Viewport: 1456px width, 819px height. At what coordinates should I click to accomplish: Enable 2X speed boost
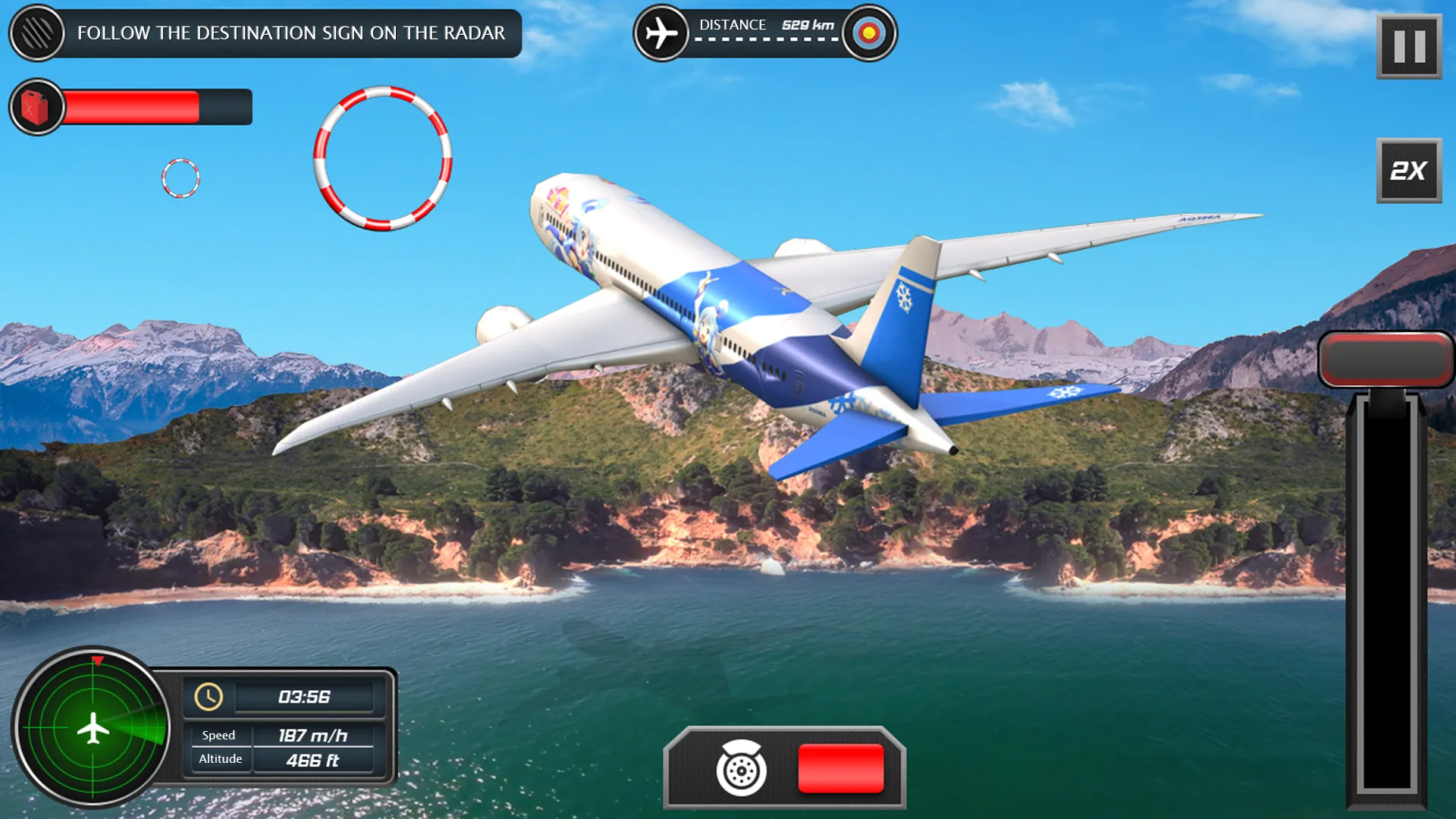point(1407,171)
